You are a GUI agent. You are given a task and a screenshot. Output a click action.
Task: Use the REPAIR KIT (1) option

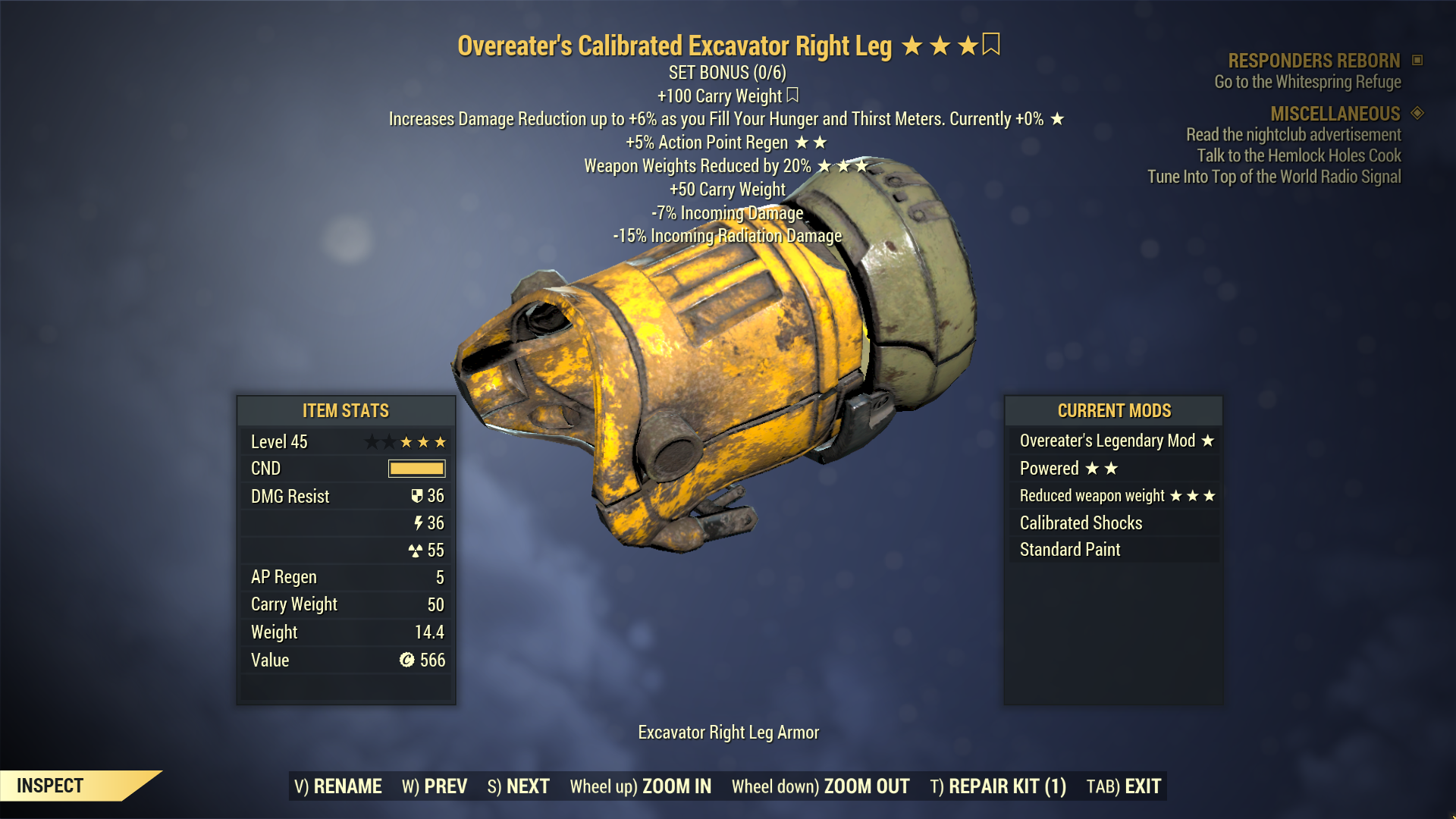click(998, 786)
